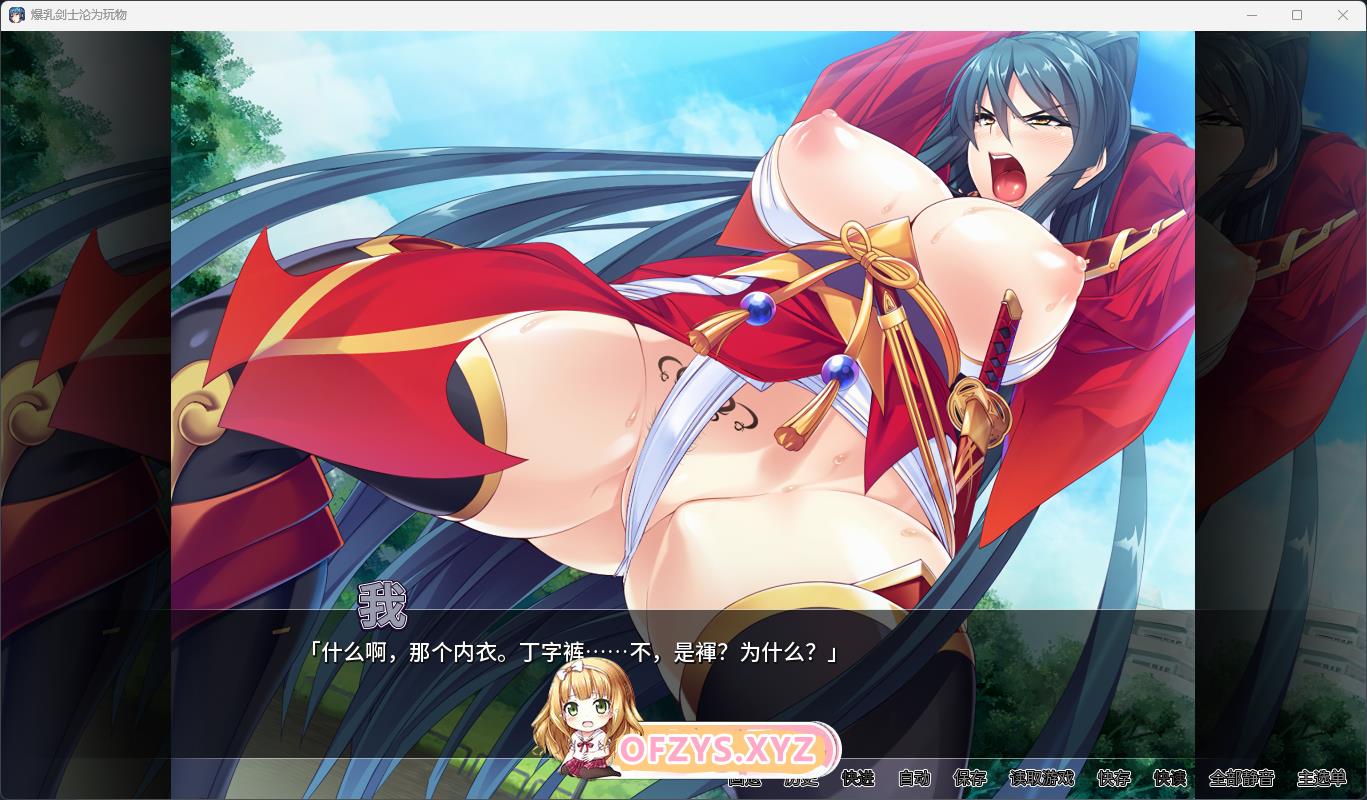Open the 读取游戏 load game menu
The width and height of the screenshot is (1367, 800).
(x=1042, y=778)
